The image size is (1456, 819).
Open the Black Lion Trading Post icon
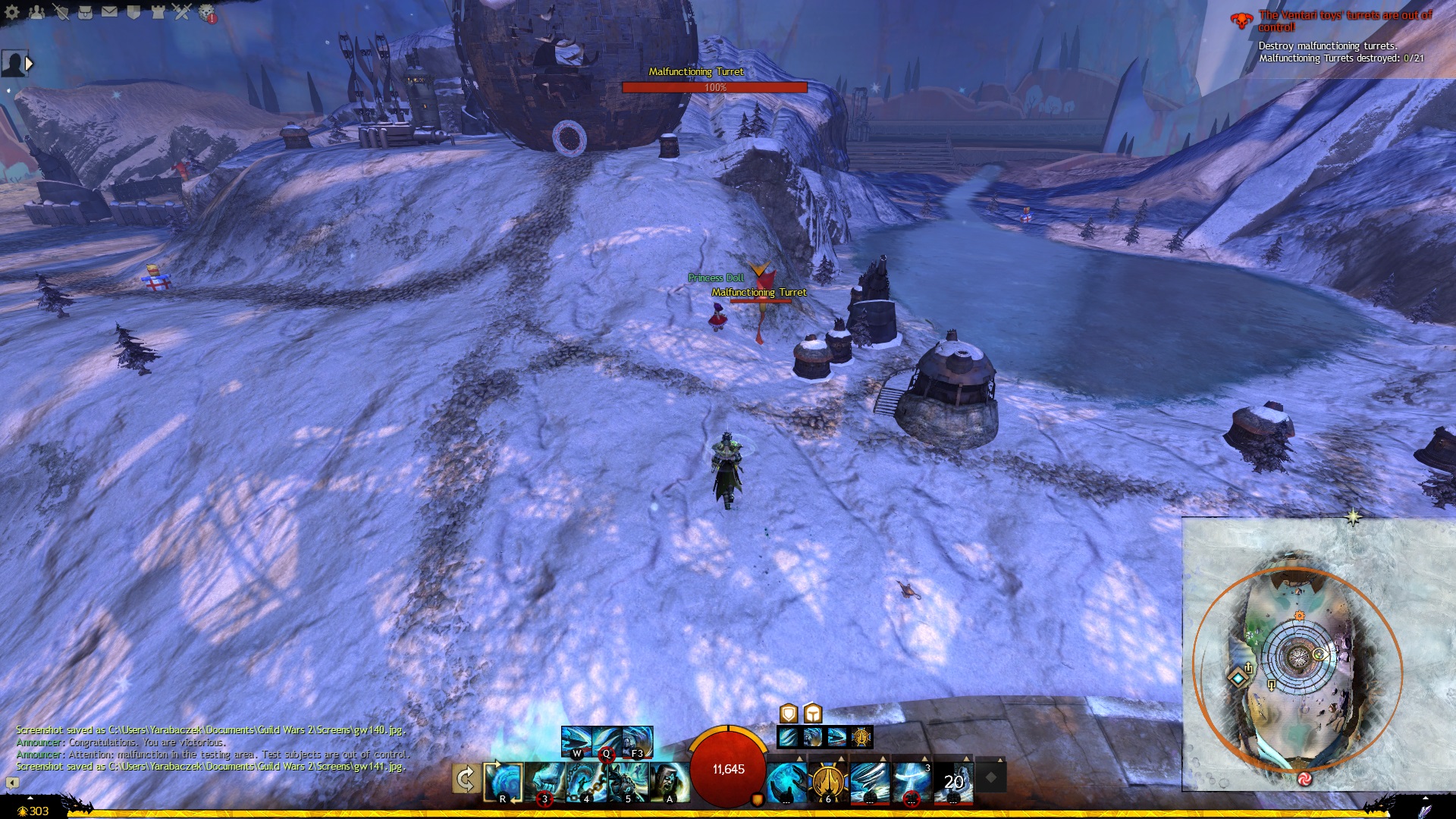click(x=207, y=13)
